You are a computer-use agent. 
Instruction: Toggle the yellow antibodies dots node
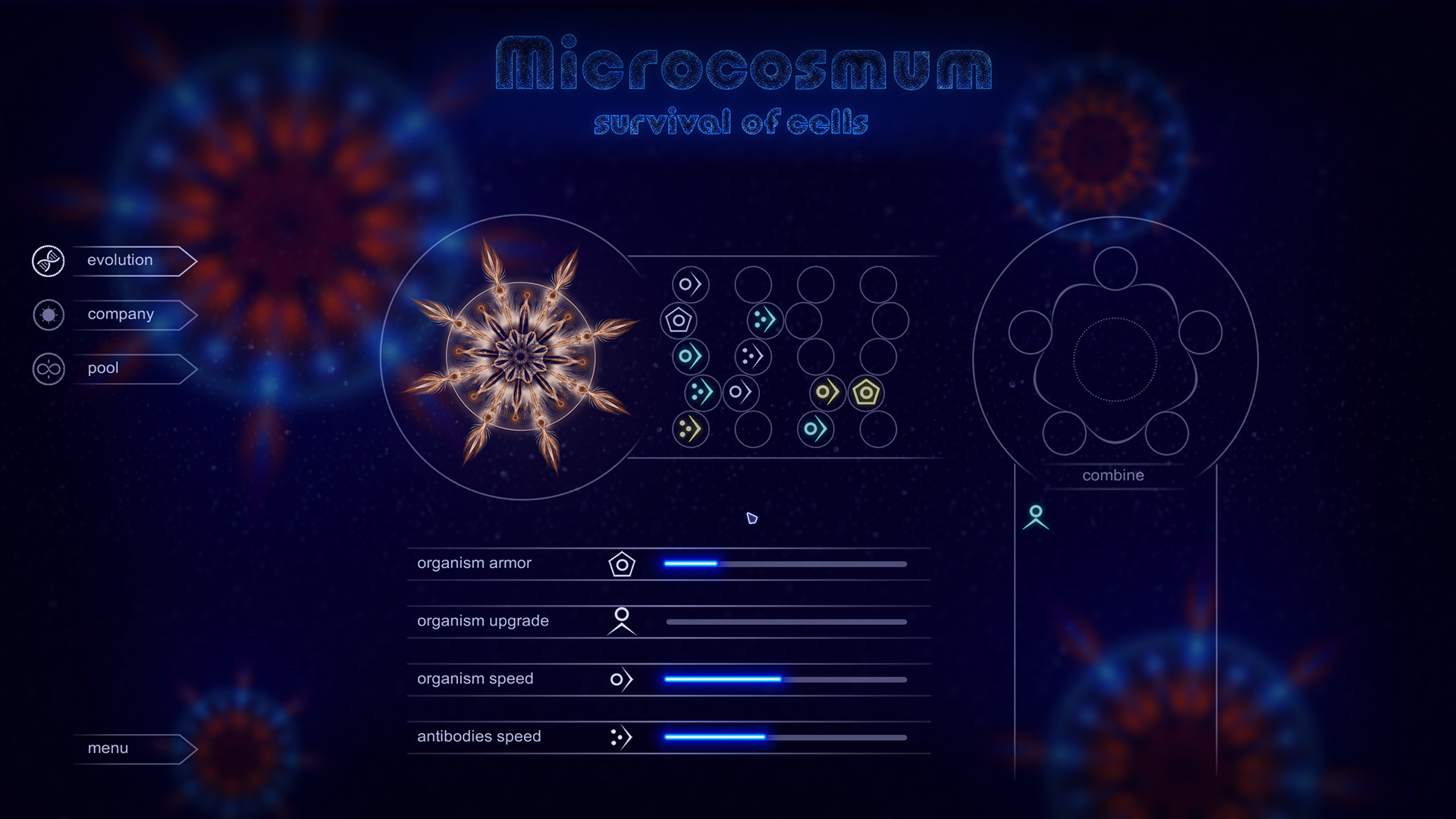click(691, 430)
